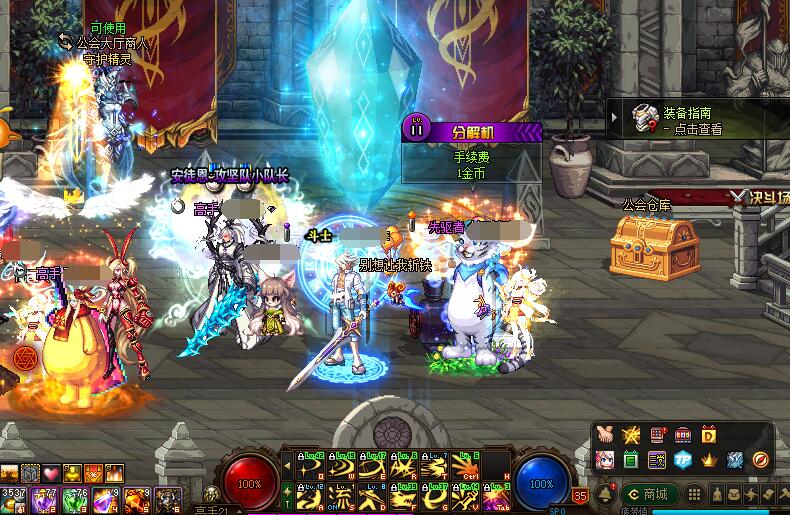Screen dimensions: 790x515
Task: Open the notification bell icon
Action: tap(604, 494)
